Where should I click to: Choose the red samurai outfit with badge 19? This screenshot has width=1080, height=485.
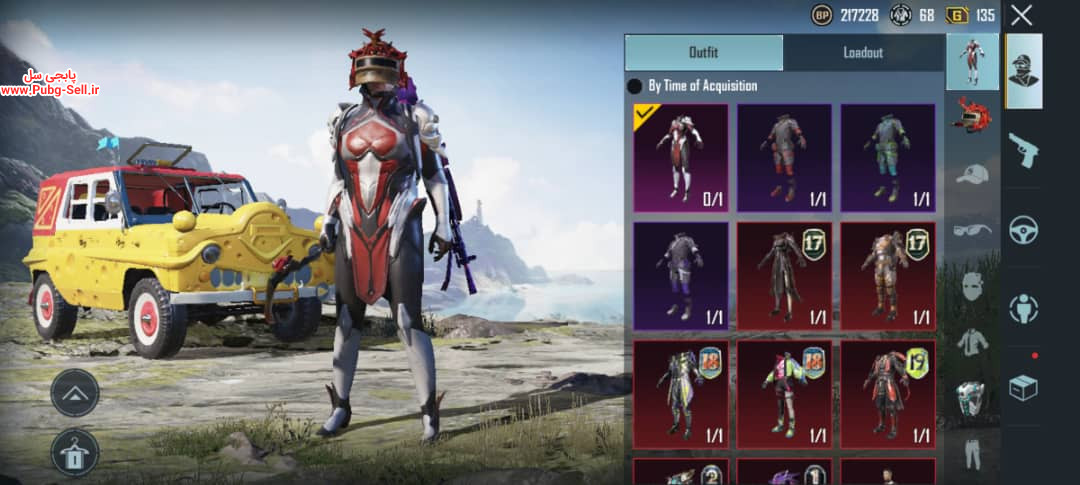click(888, 393)
